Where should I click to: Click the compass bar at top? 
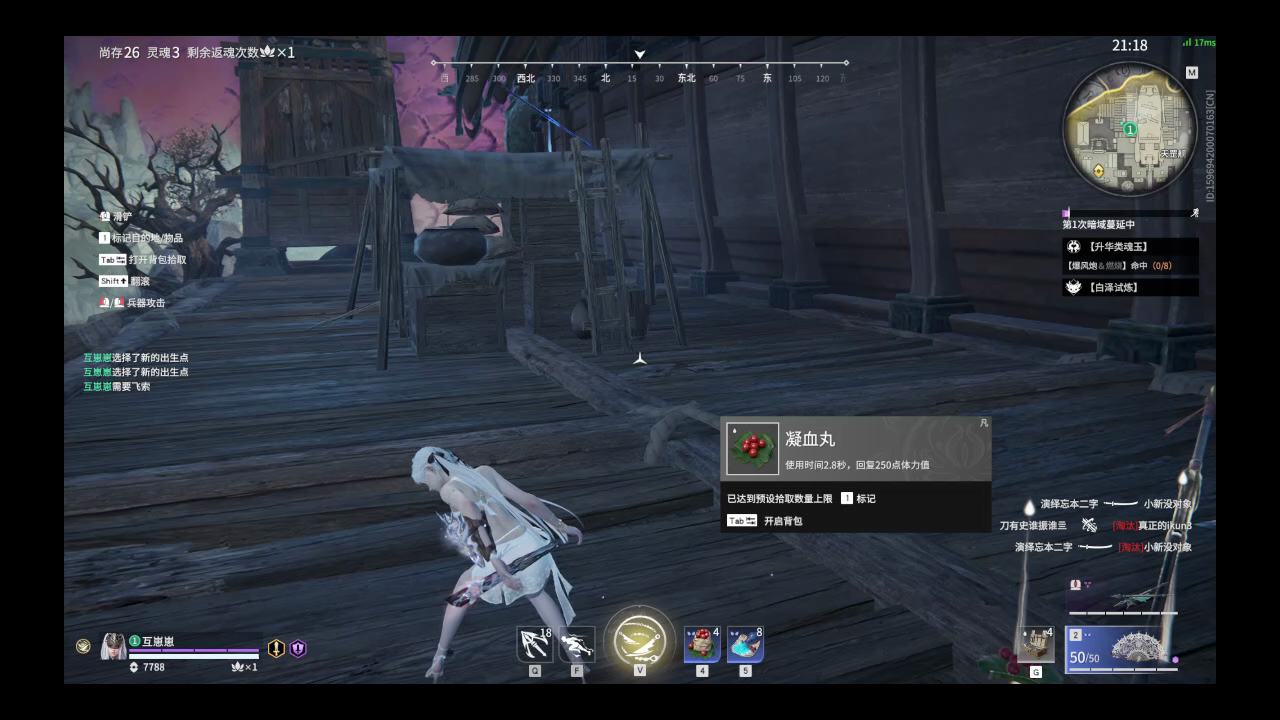[640, 70]
